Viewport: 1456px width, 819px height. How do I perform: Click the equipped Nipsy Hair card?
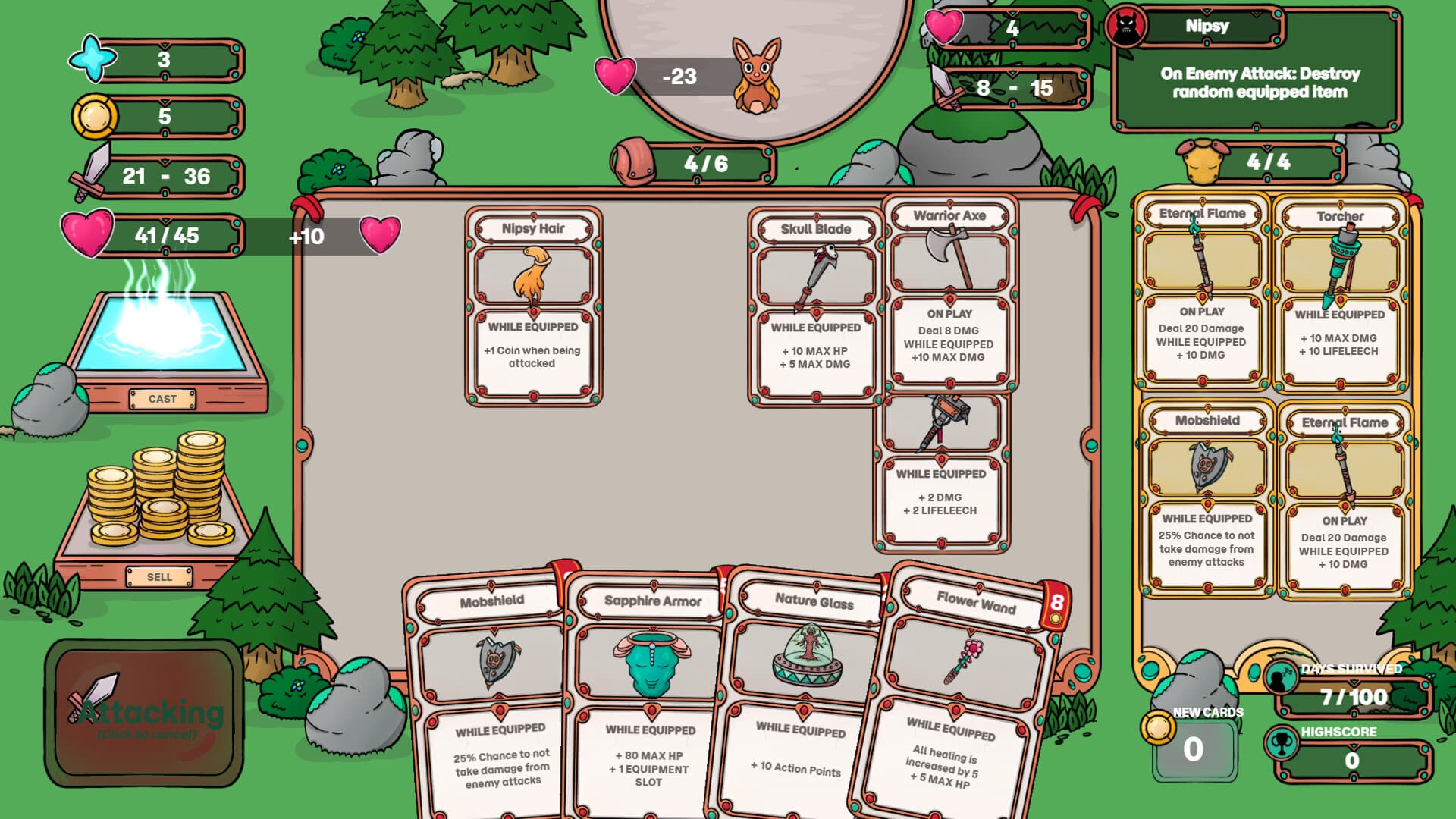pyautogui.click(x=532, y=303)
